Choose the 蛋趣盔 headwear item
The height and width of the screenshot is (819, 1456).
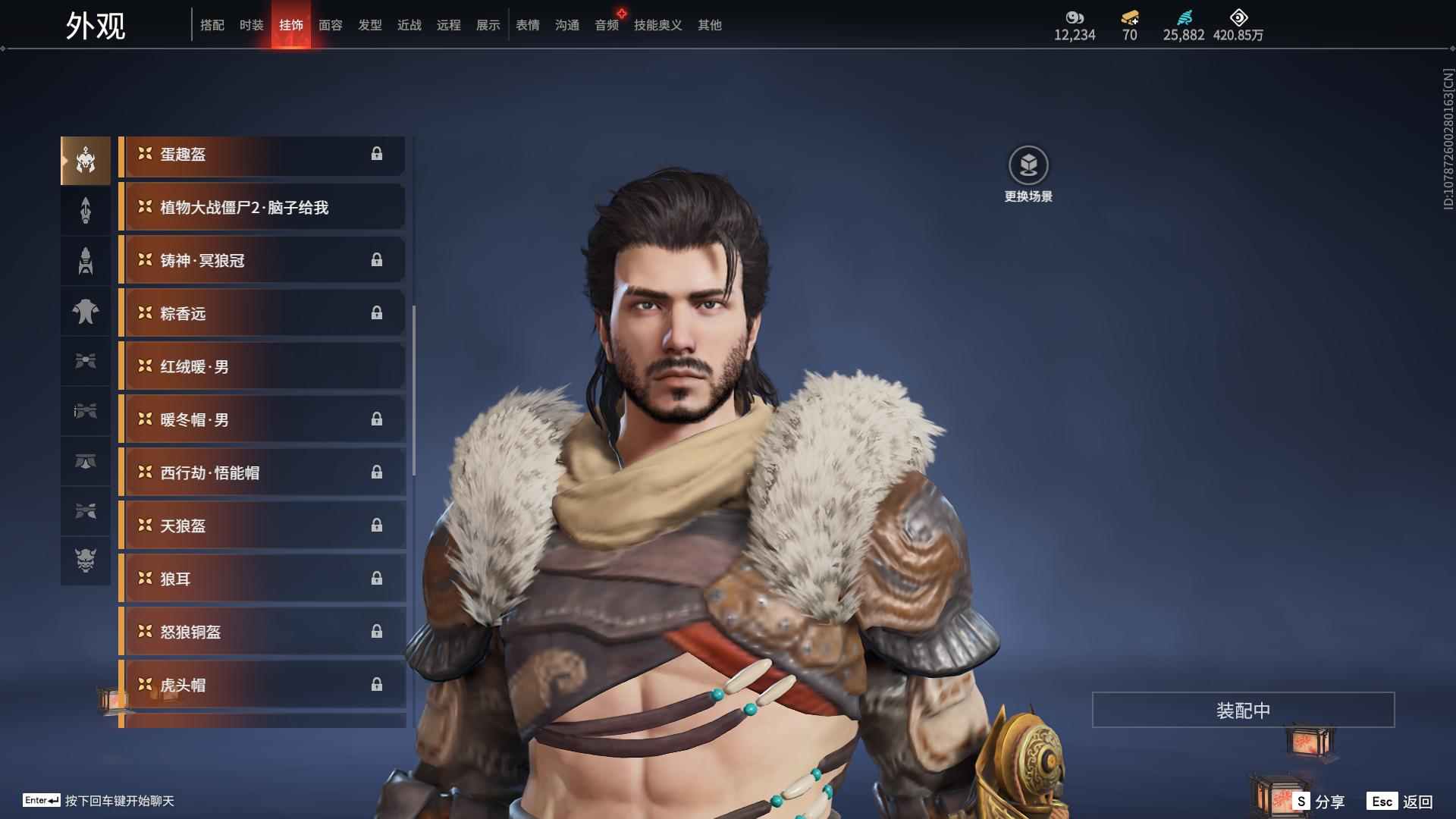click(x=262, y=155)
